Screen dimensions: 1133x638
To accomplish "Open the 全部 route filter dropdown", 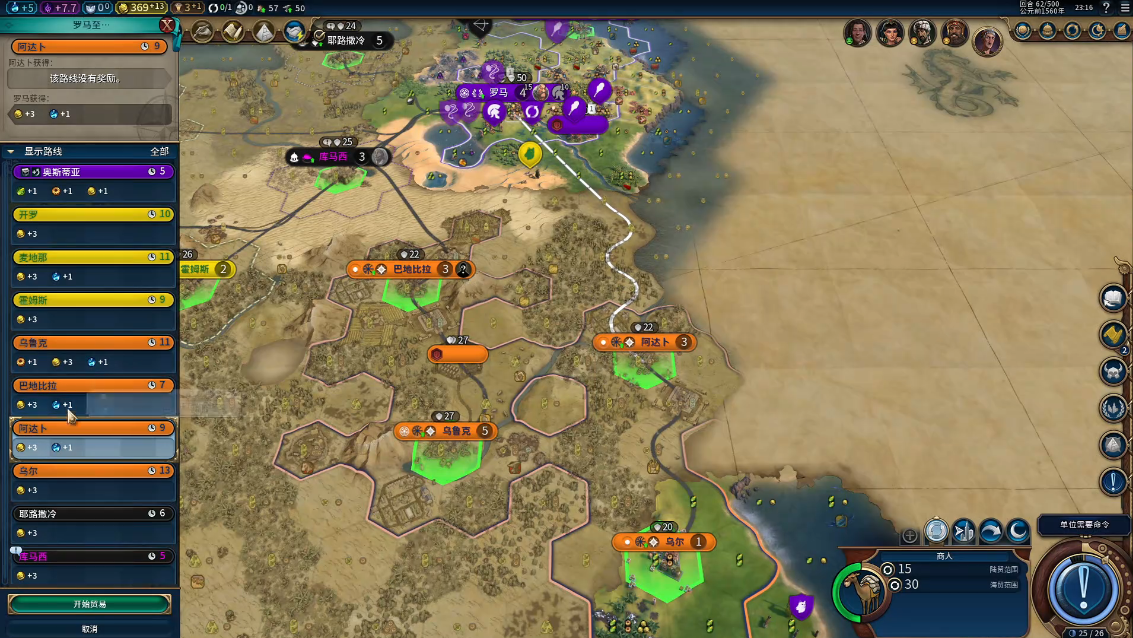I will pyautogui.click(x=159, y=151).
